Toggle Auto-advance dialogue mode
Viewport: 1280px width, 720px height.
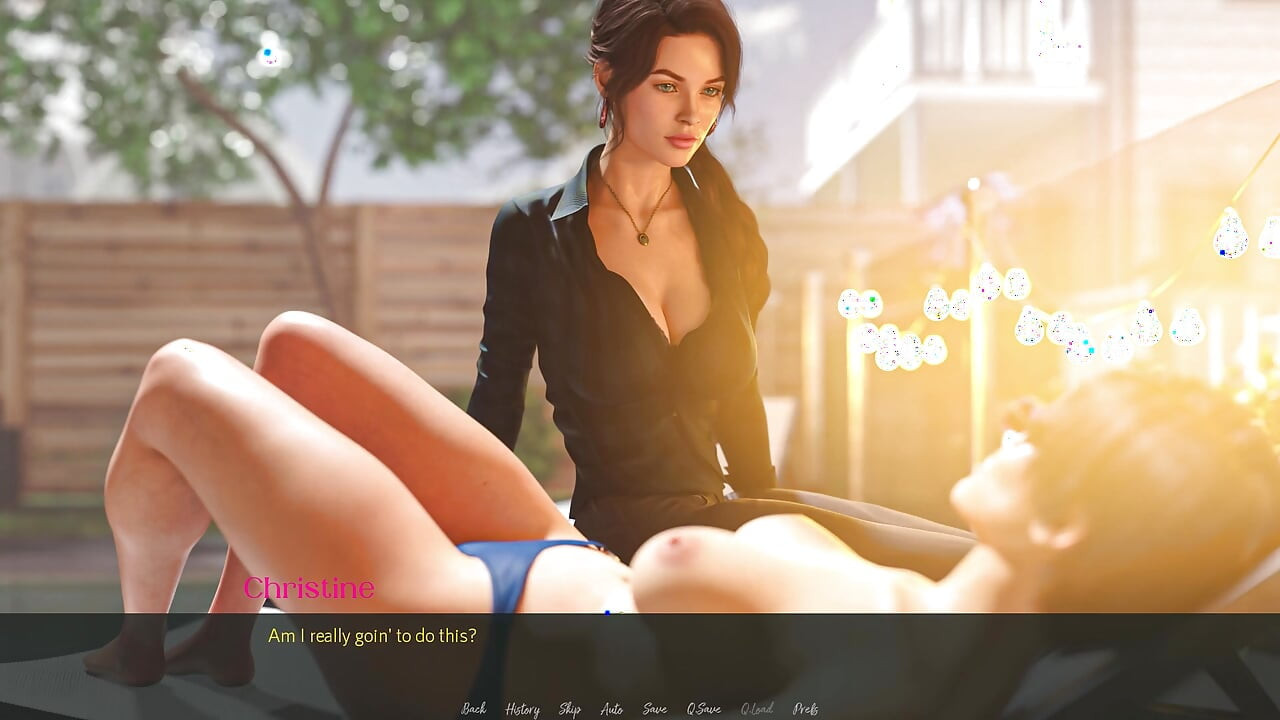pyautogui.click(x=611, y=708)
